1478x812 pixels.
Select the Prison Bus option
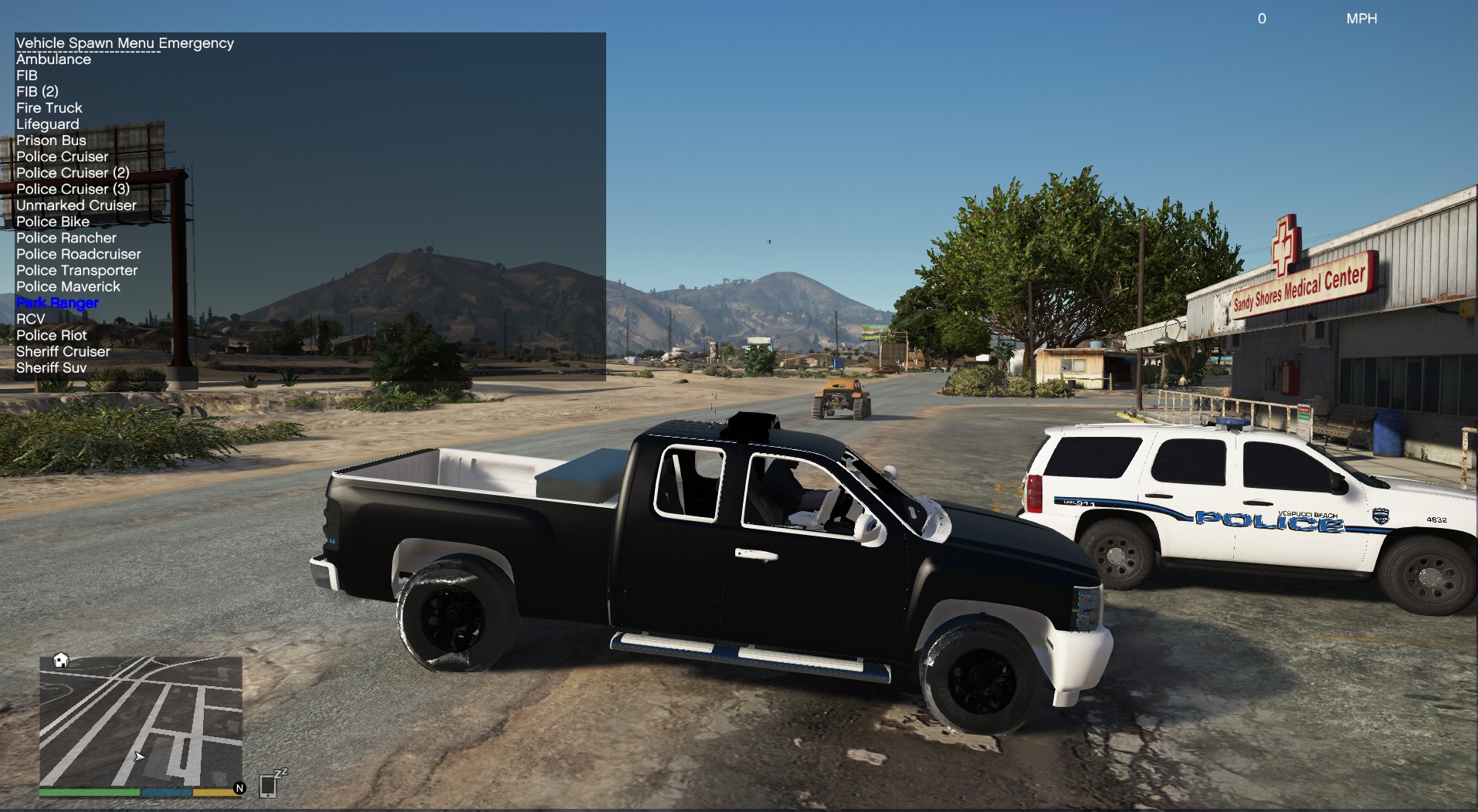(x=51, y=140)
